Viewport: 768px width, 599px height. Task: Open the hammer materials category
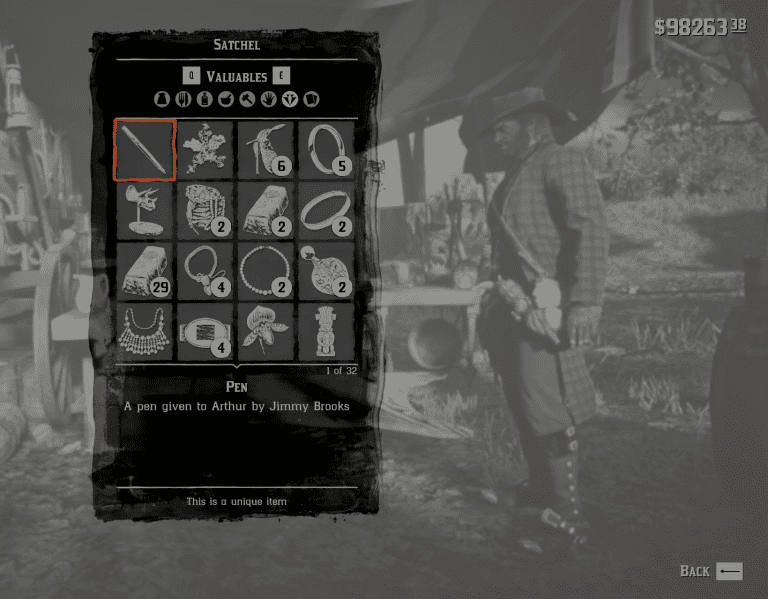[x=247, y=99]
